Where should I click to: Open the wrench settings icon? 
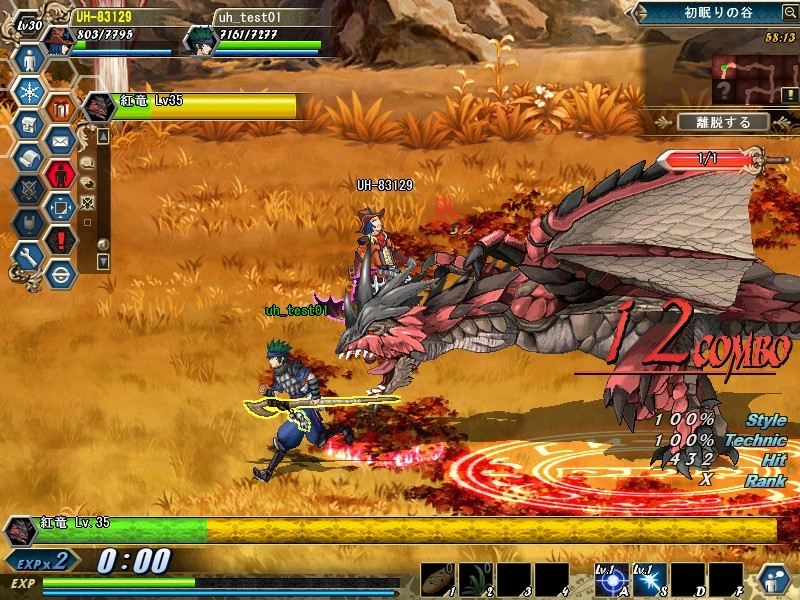coord(28,256)
